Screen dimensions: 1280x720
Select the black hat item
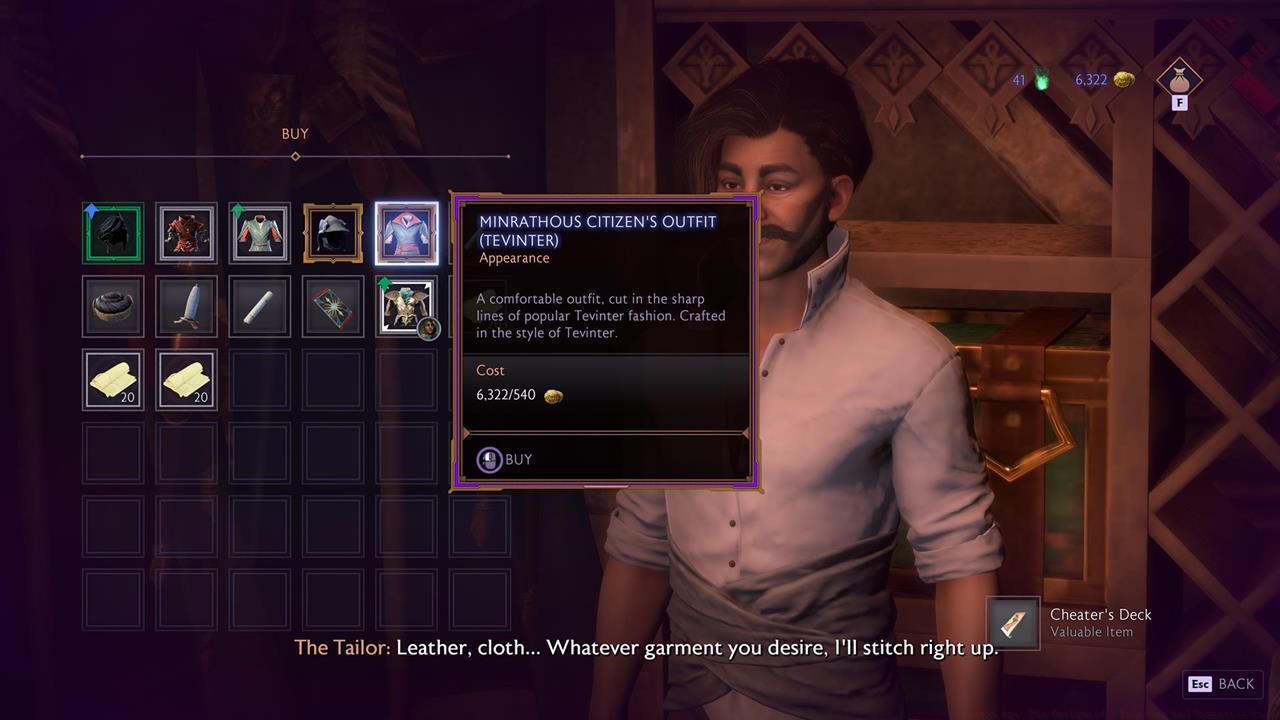[x=113, y=305]
